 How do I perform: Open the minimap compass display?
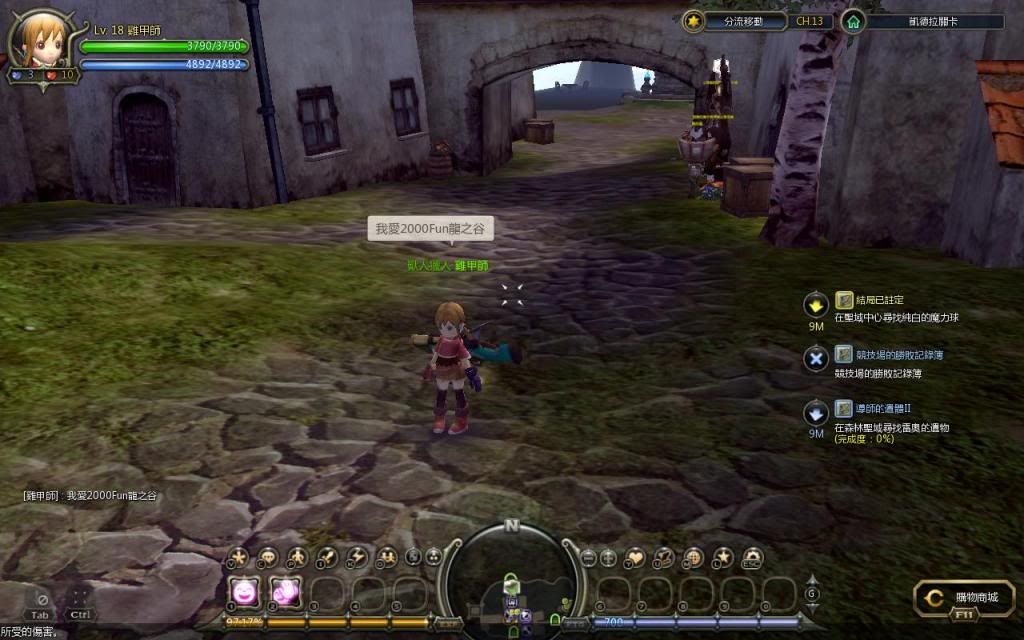click(x=512, y=580)
